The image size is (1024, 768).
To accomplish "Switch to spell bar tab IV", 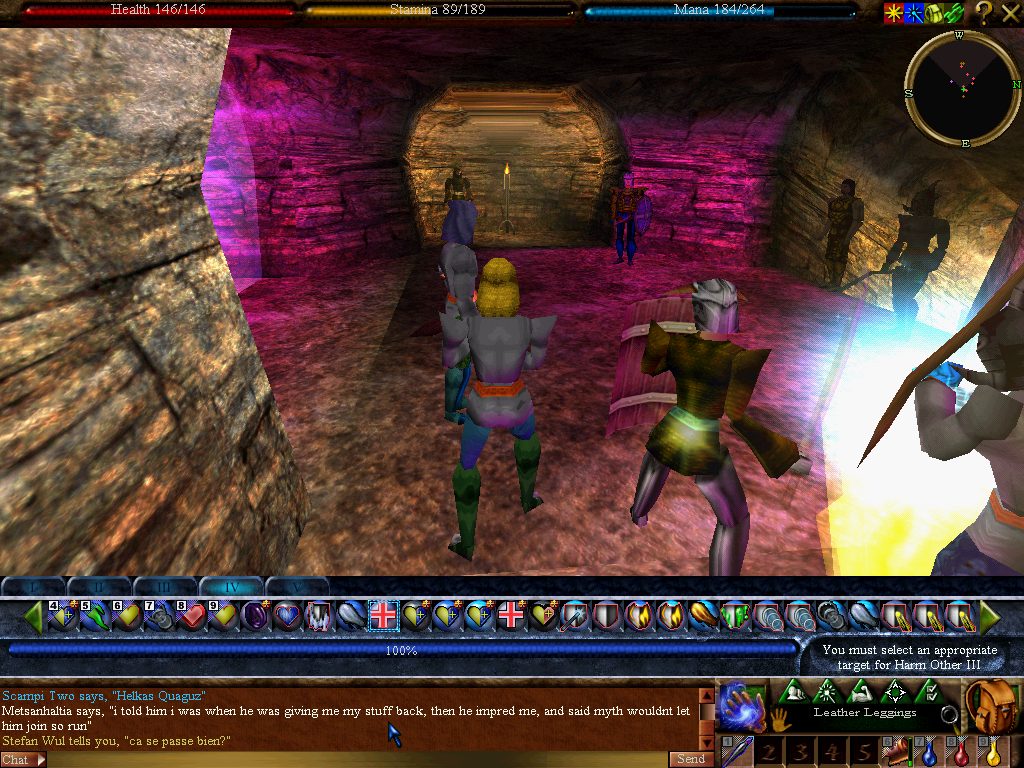I will [x=231, y=587].
